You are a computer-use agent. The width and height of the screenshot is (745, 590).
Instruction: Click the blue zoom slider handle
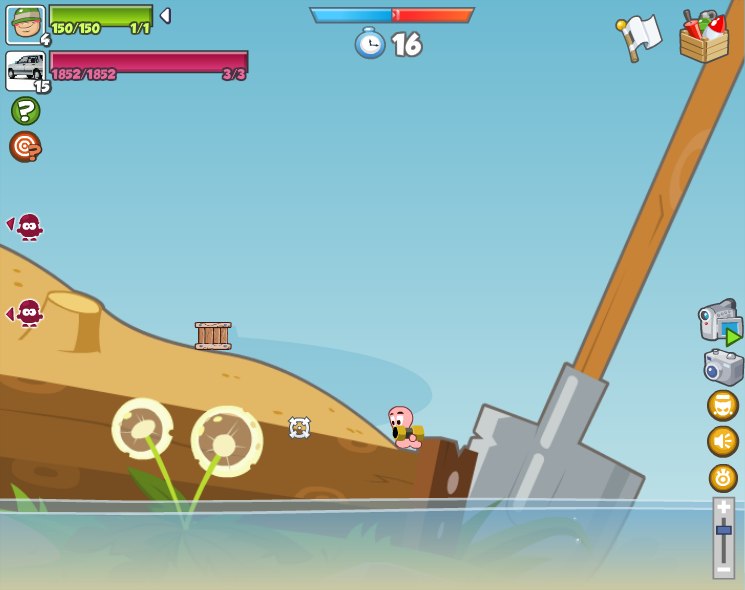[x=723, y=530]
